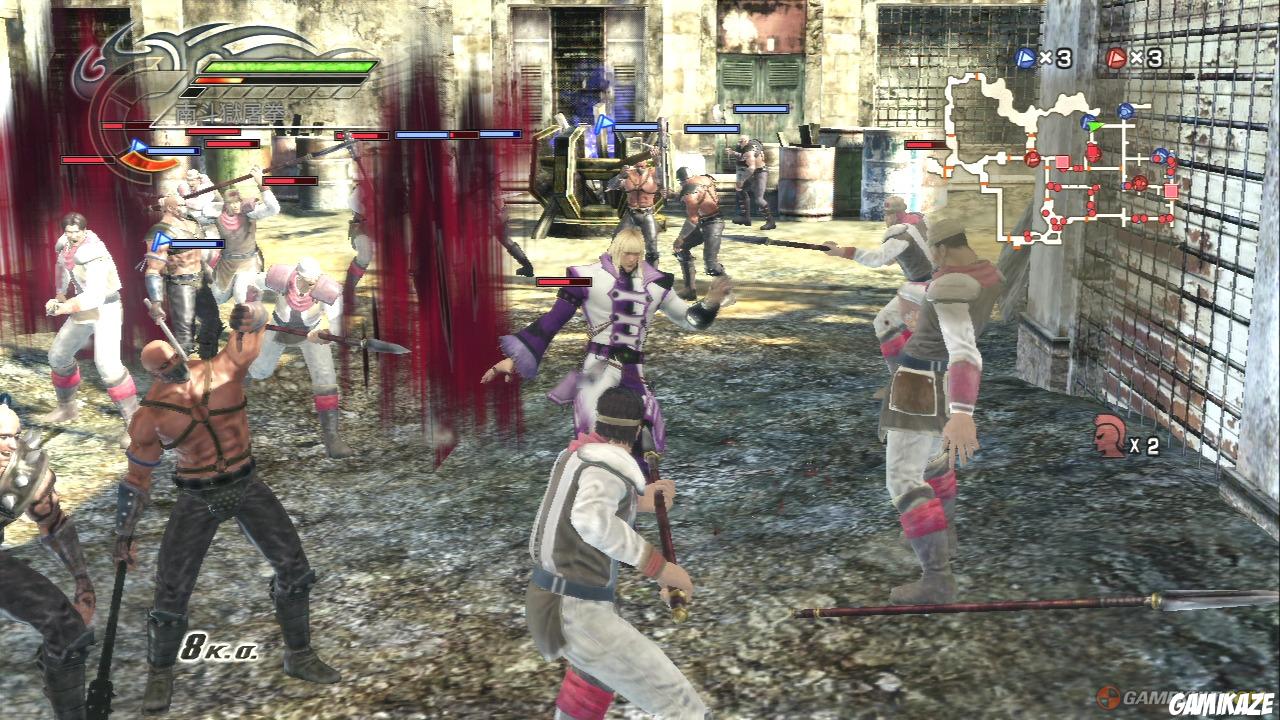Select the technique name text under the health bar
Screen dimensions: 1280x720
[229, 110]
